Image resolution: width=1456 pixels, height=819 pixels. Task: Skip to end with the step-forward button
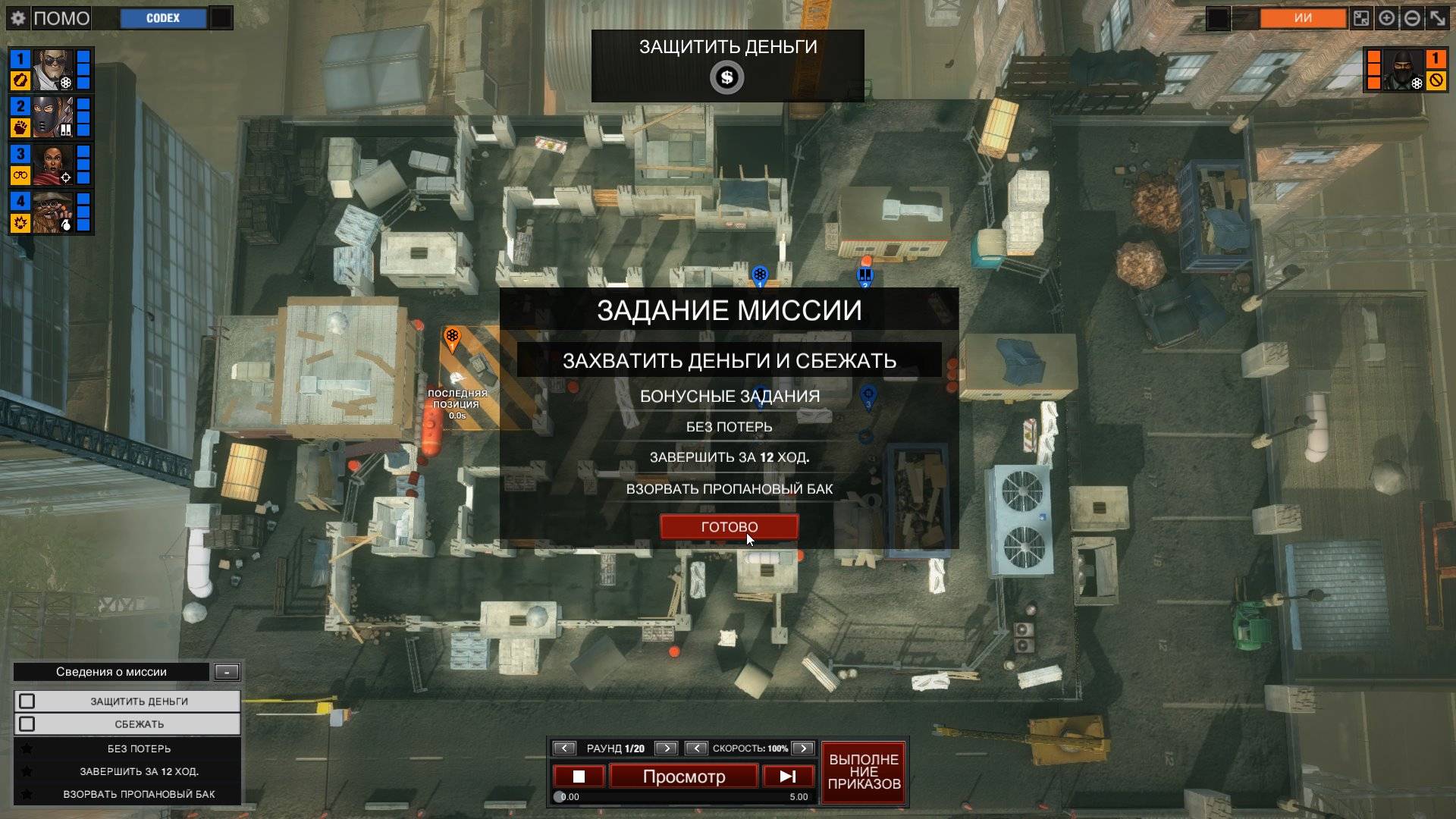pos(788,777)
